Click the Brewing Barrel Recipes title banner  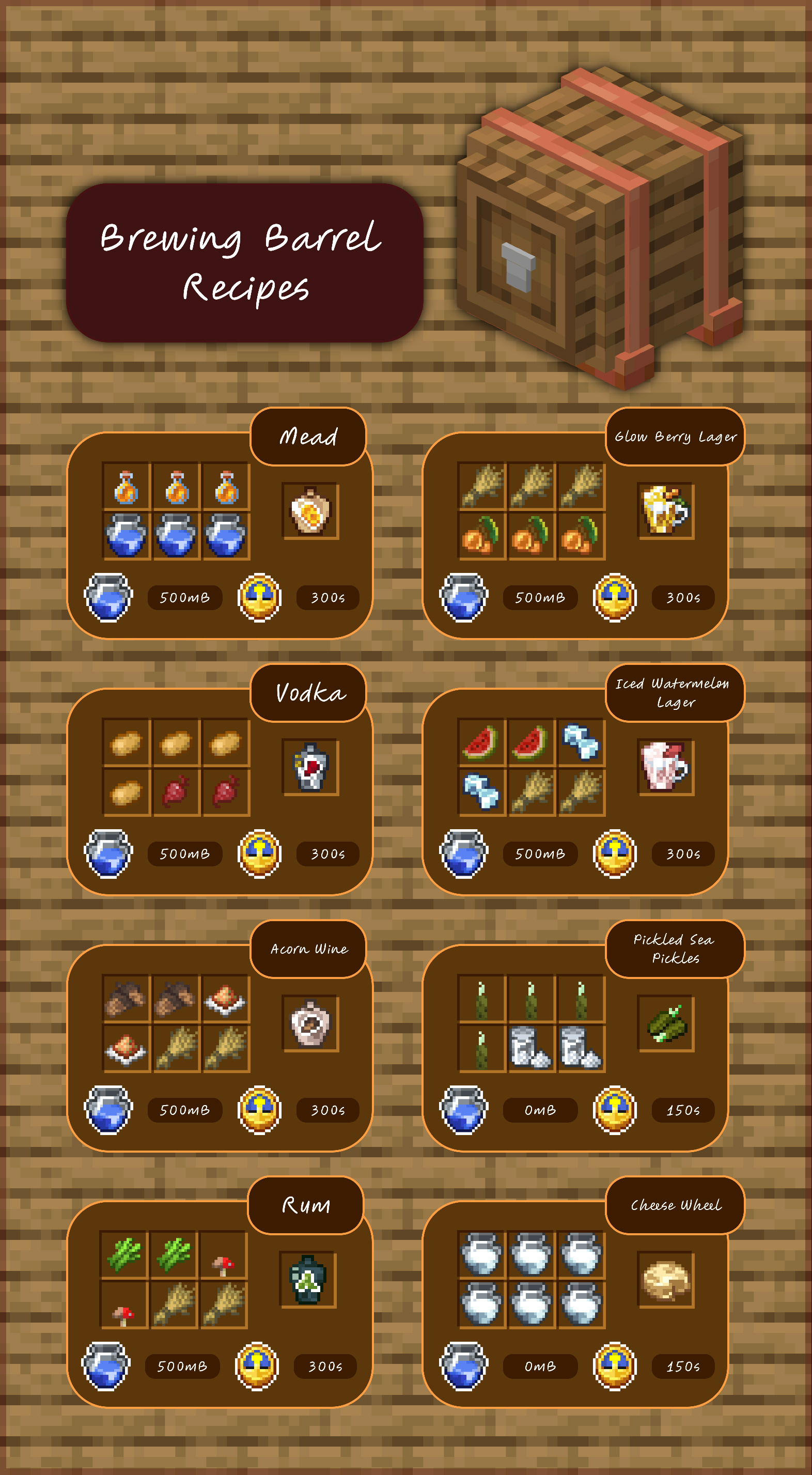click(244, 263)
